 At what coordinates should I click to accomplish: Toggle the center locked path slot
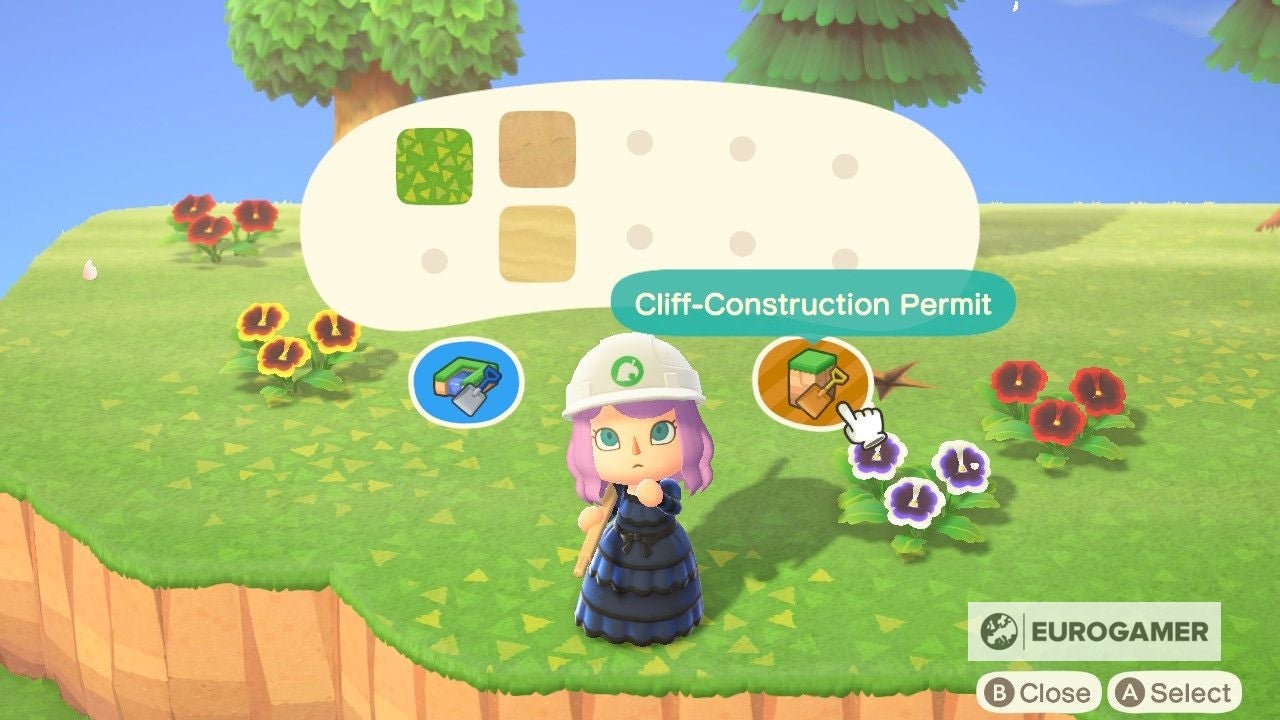(x=741, y=148)
